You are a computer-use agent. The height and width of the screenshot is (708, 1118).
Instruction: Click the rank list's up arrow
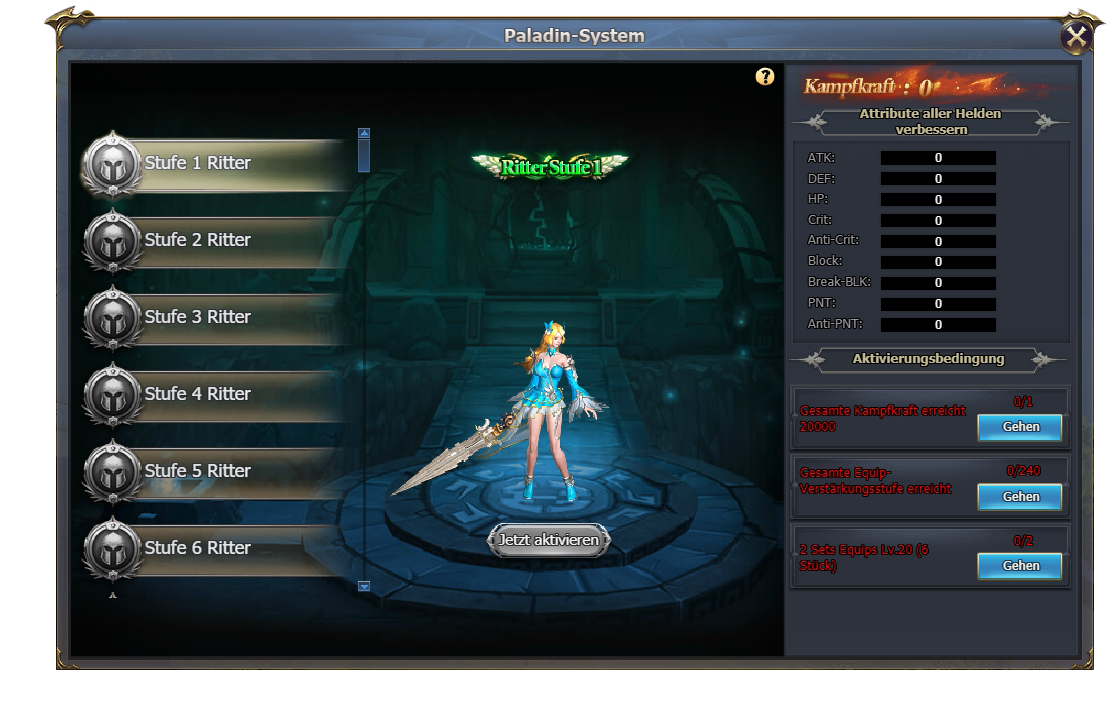click(x=364, y=132)
